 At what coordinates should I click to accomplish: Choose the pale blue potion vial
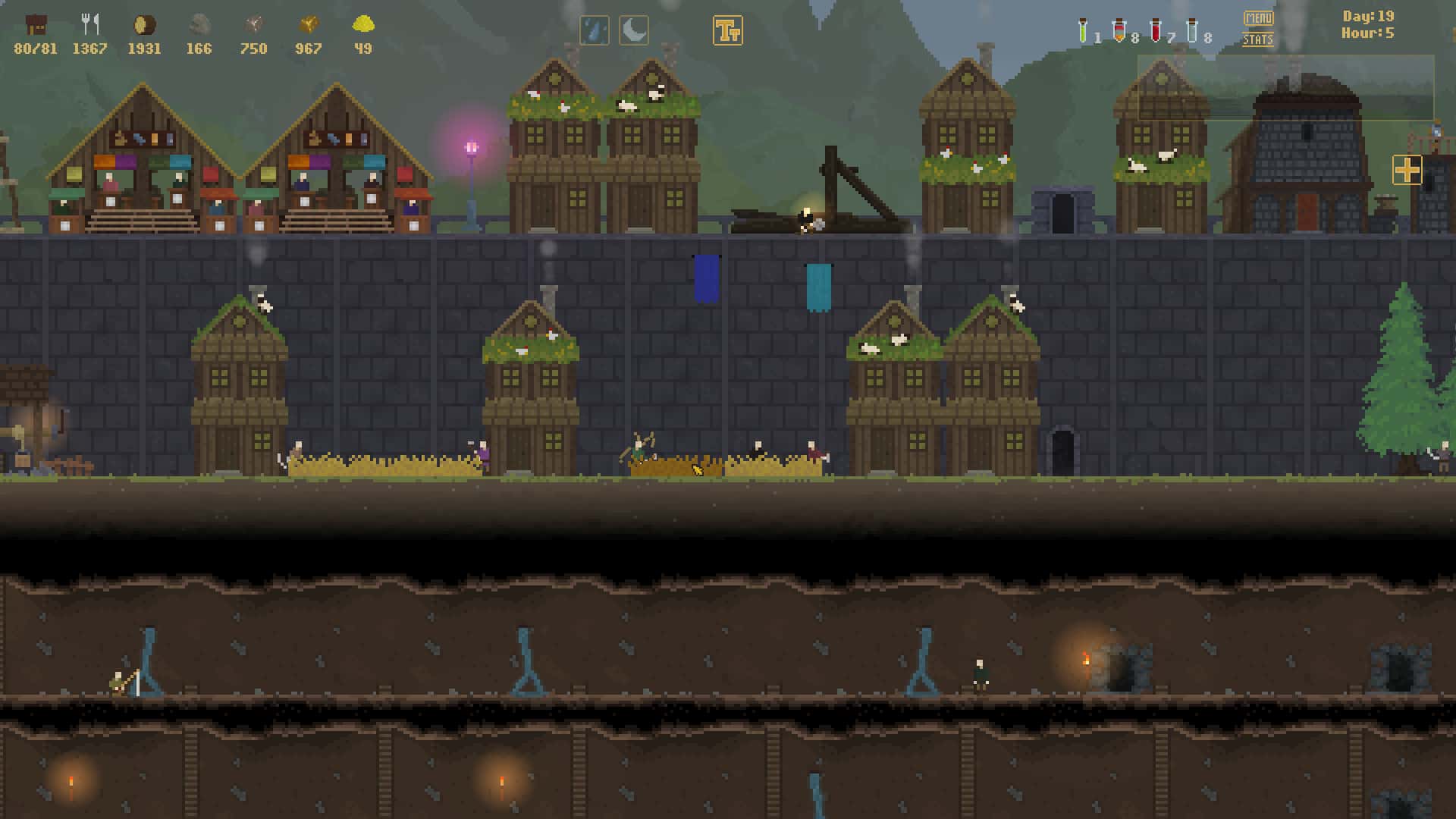click(1192, 30)
